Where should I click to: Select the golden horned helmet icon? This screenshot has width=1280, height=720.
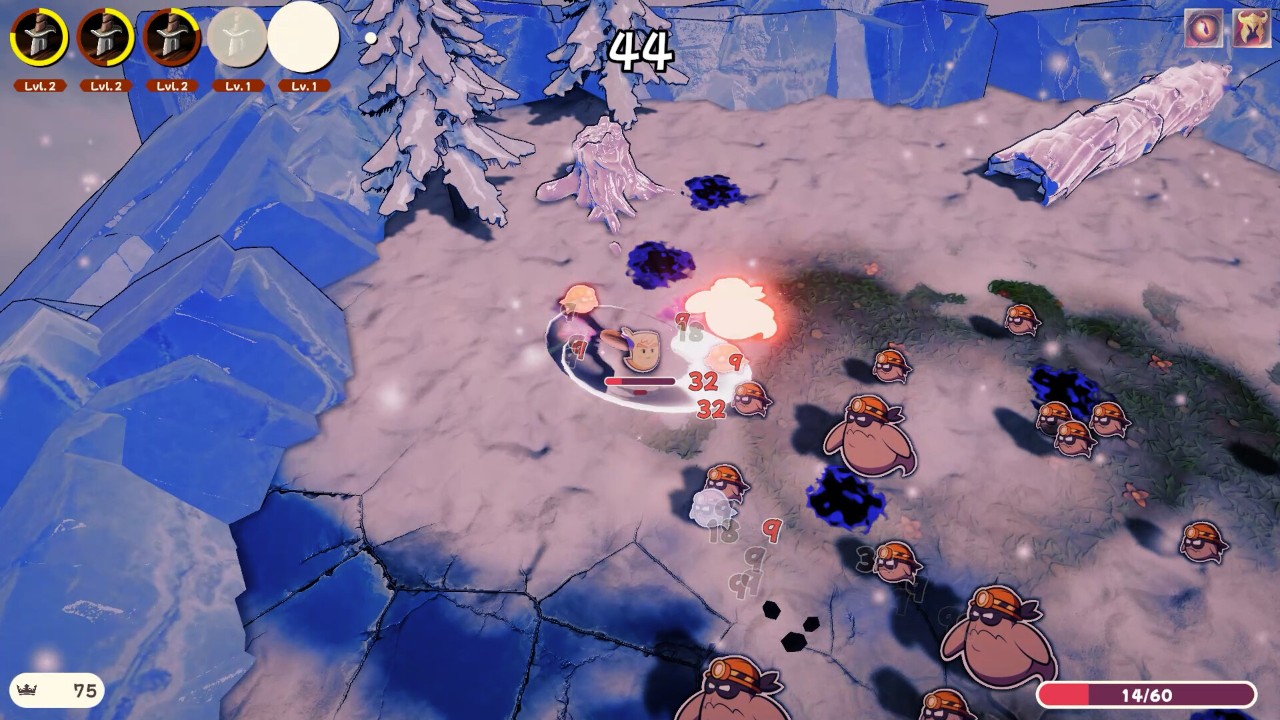1251,28
